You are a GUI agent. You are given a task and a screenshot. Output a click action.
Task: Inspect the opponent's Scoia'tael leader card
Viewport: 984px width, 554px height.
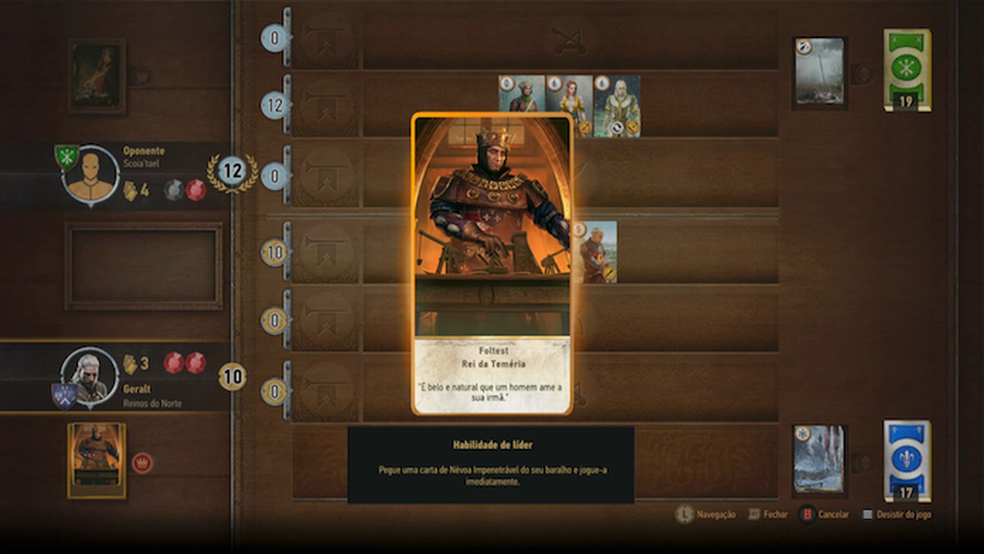pos(97,76)
